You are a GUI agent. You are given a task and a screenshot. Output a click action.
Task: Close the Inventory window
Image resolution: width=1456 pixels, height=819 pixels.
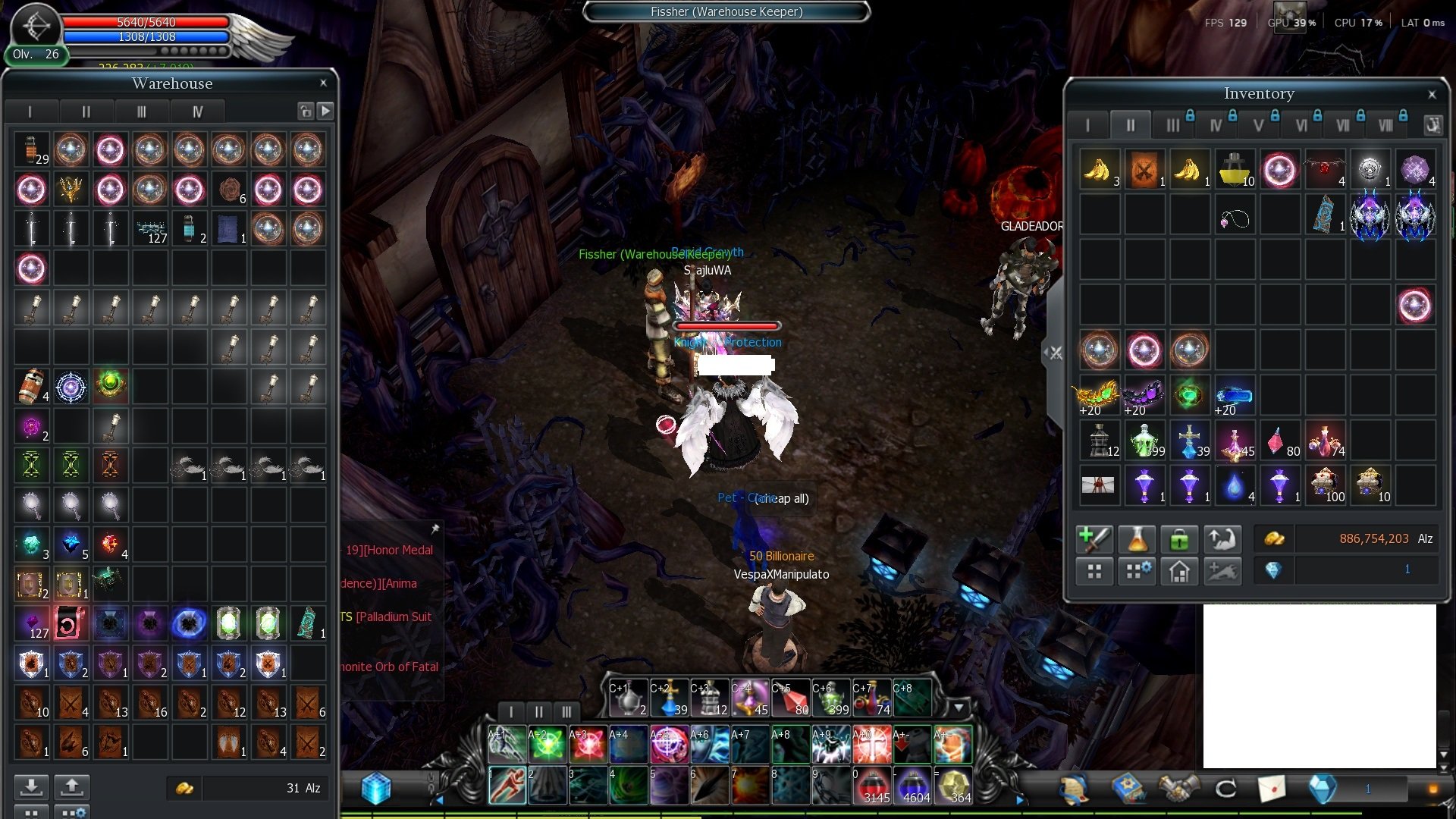tap(1432, 95)
